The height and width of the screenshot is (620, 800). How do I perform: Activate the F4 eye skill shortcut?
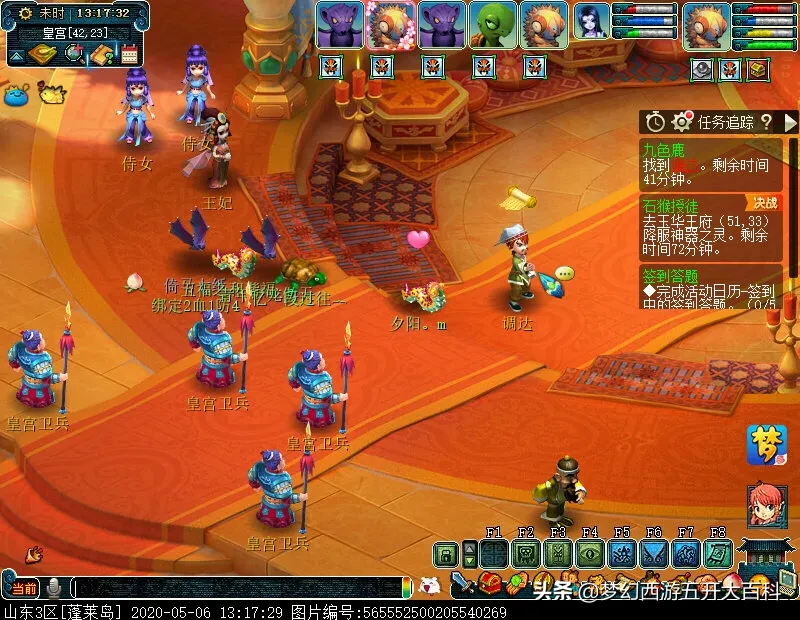[x=590, y=554]
